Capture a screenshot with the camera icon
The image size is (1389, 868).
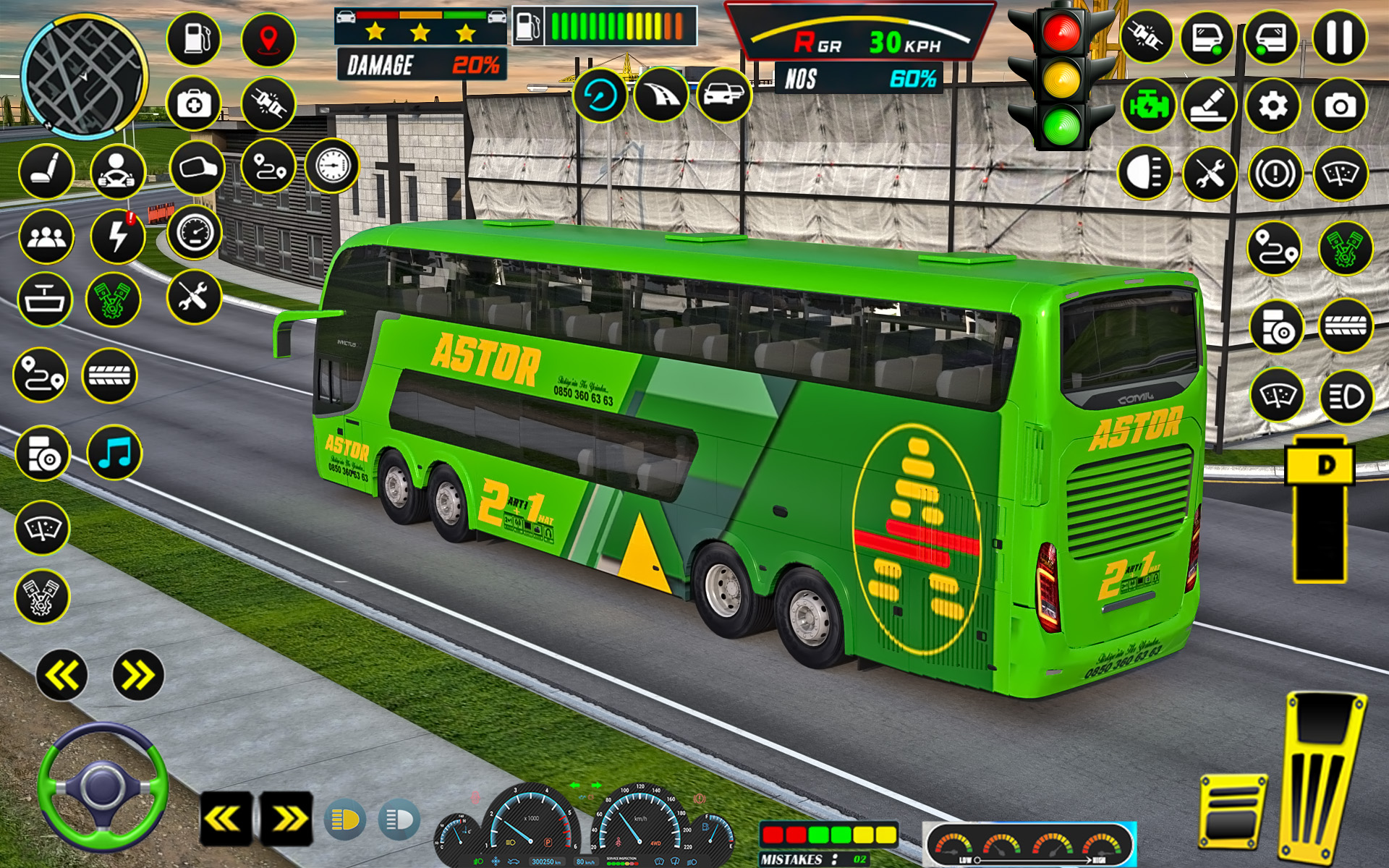[x=1341, y=105]
